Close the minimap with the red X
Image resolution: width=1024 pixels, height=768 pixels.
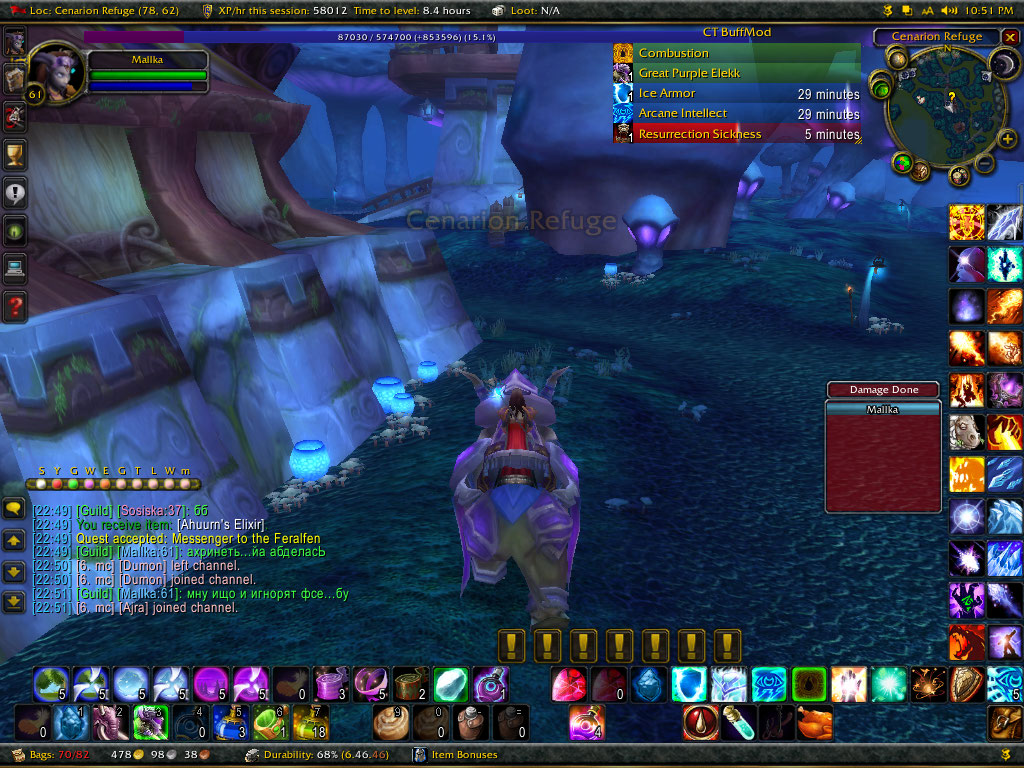tap(1010, 37)
